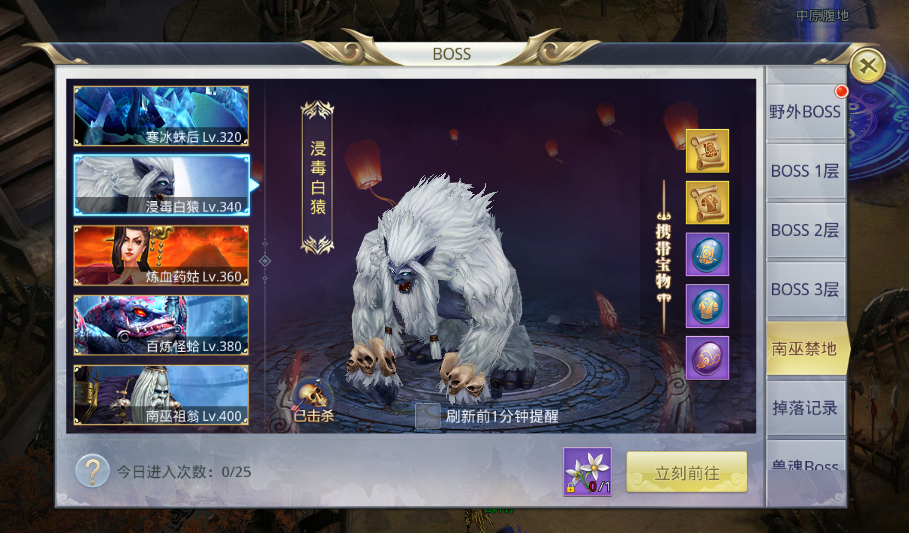This screenshot has height=533, width=909.
Task: View the purple swirl orb treasure
Action: coord(707,358)
